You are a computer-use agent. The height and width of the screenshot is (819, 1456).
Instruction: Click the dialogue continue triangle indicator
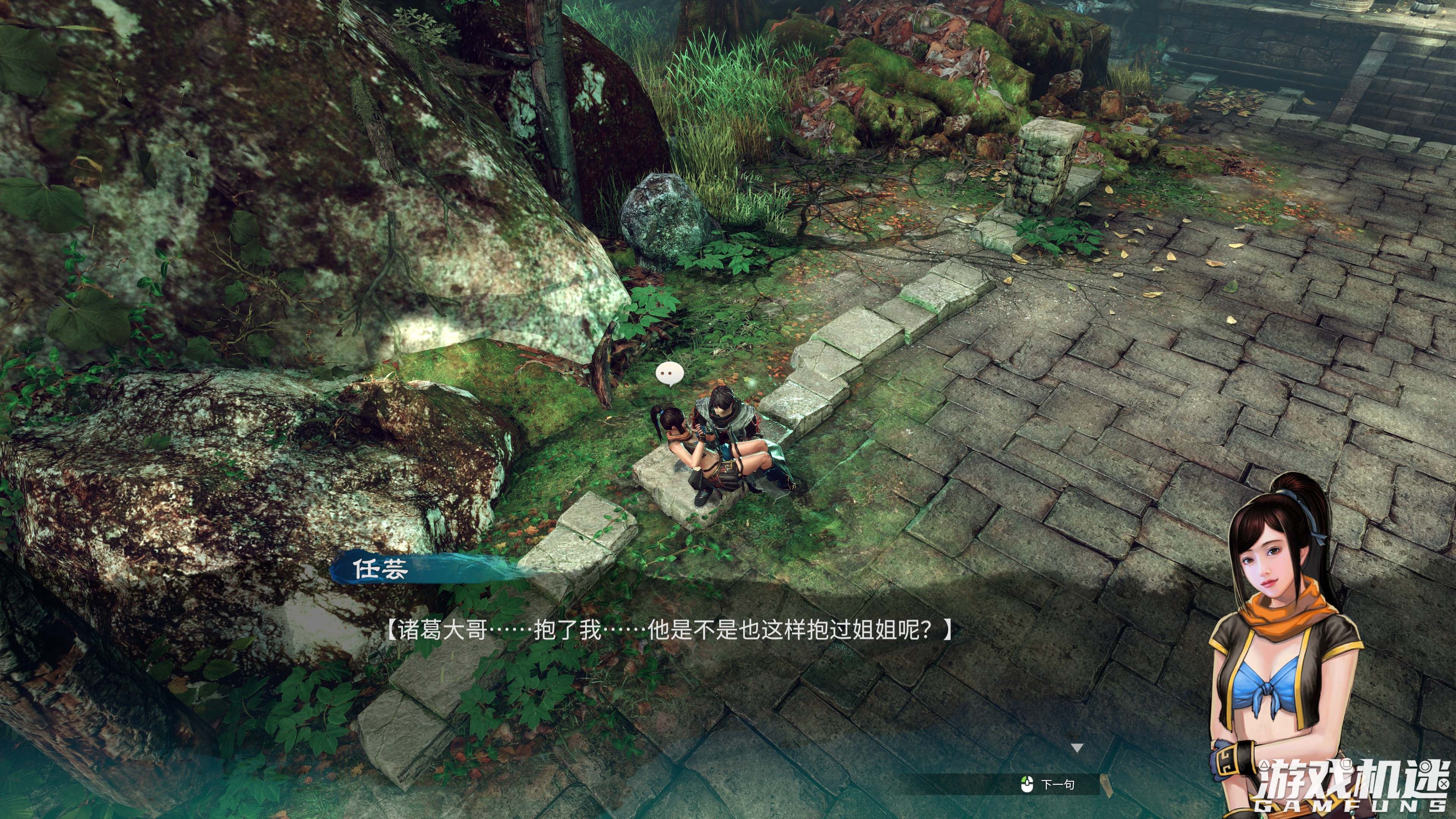click(1077, 748)
